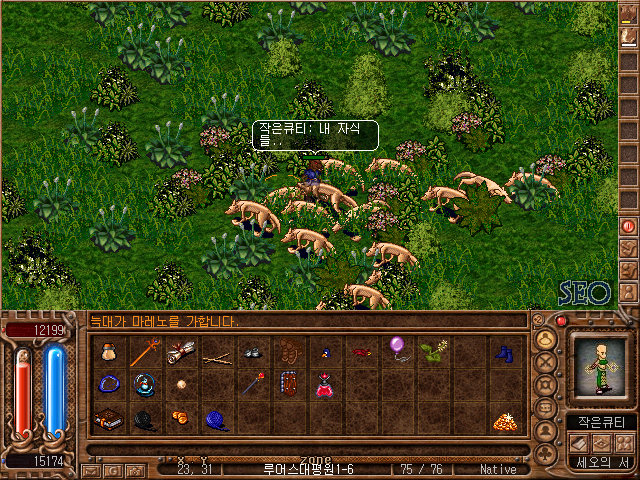Select the gold coin pile
This screenshot has width=640, height=480.
pos(505,421)
